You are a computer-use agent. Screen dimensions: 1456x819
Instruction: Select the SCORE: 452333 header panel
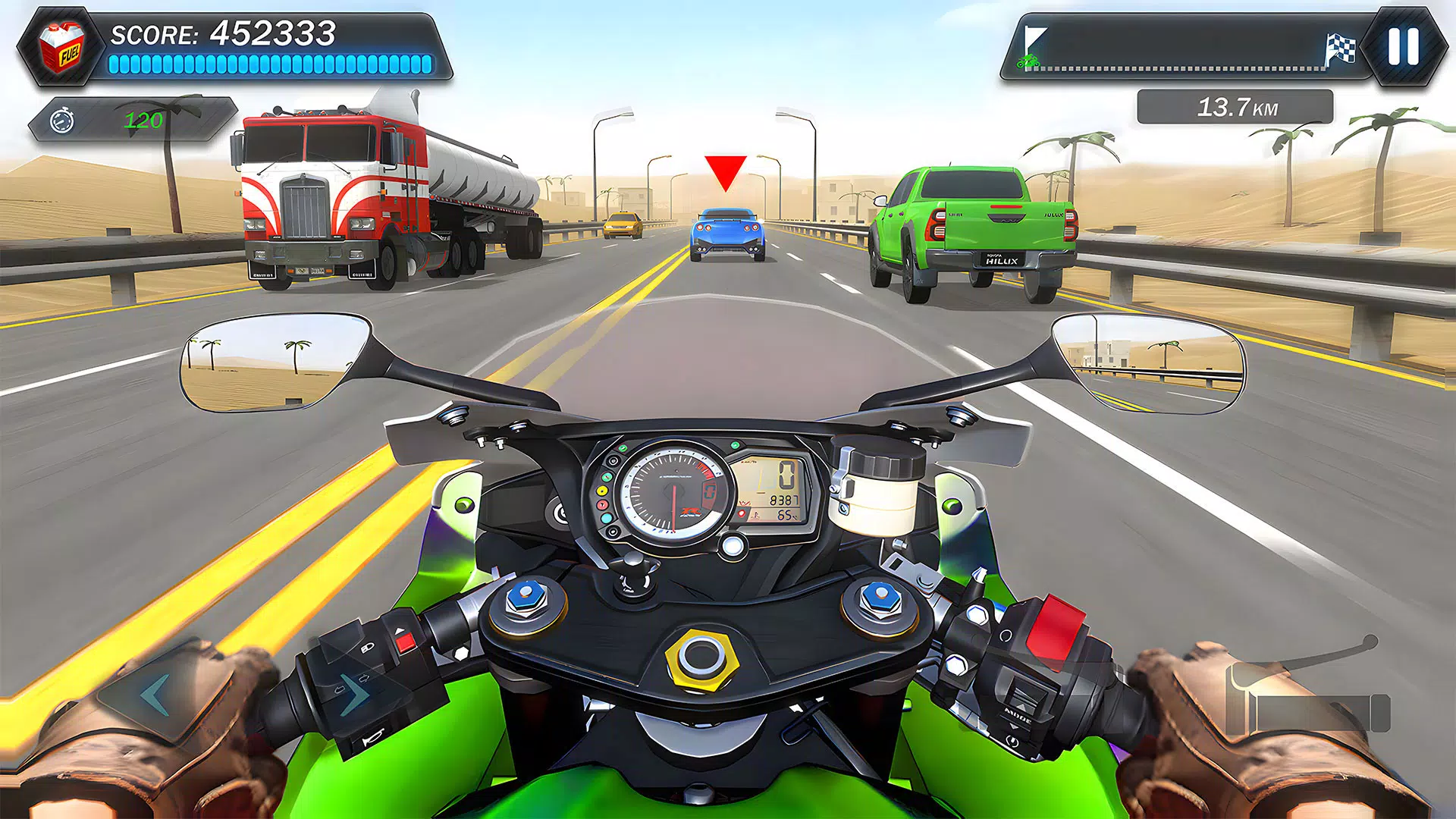(x=222, y=32)
